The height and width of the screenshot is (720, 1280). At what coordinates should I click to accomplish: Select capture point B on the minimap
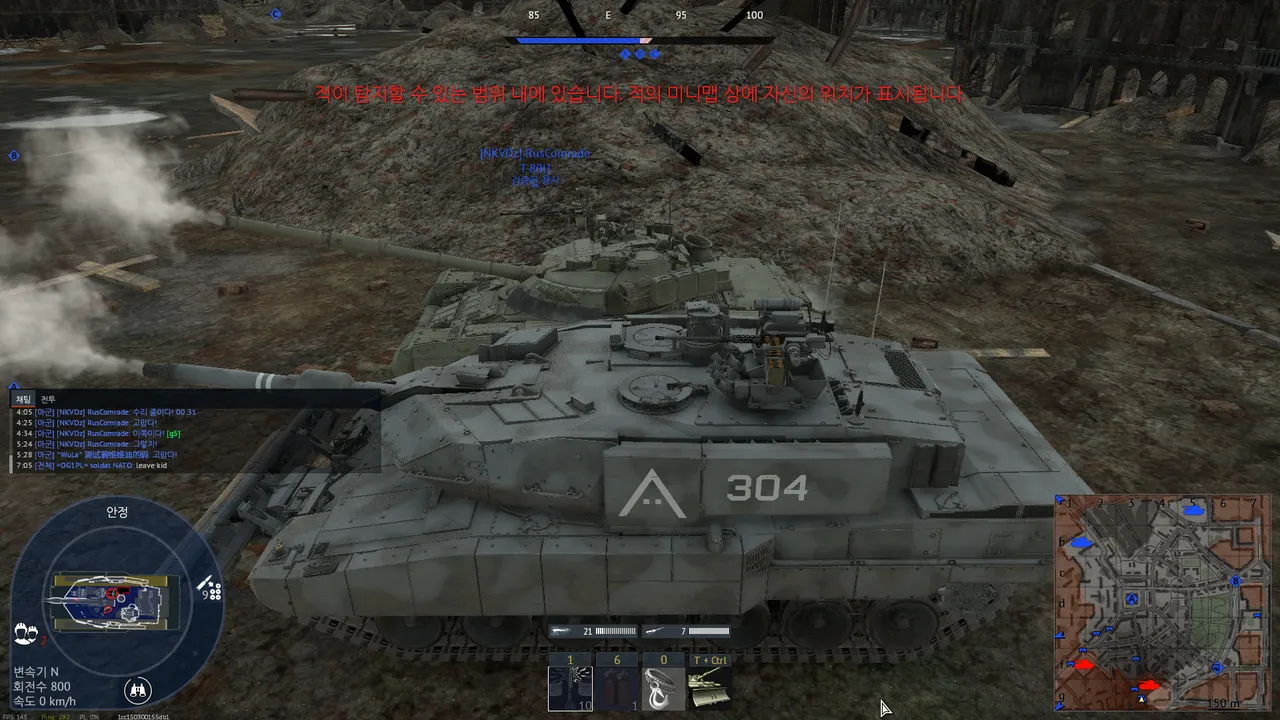pos(1236,580)
